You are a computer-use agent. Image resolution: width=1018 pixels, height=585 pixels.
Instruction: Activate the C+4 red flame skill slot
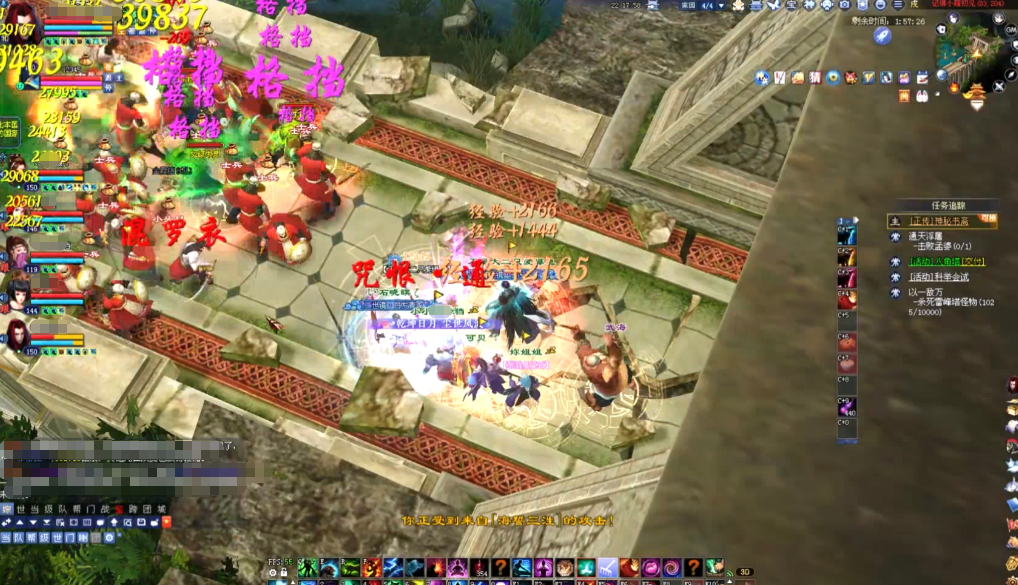[x=847, y=300]
